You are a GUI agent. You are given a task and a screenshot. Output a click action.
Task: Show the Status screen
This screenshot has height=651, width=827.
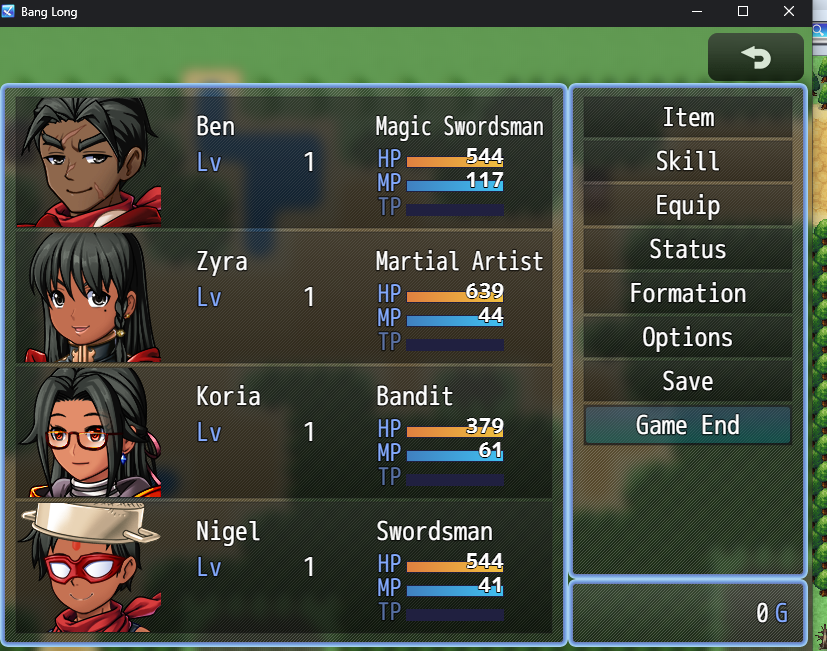click(688, 250)
